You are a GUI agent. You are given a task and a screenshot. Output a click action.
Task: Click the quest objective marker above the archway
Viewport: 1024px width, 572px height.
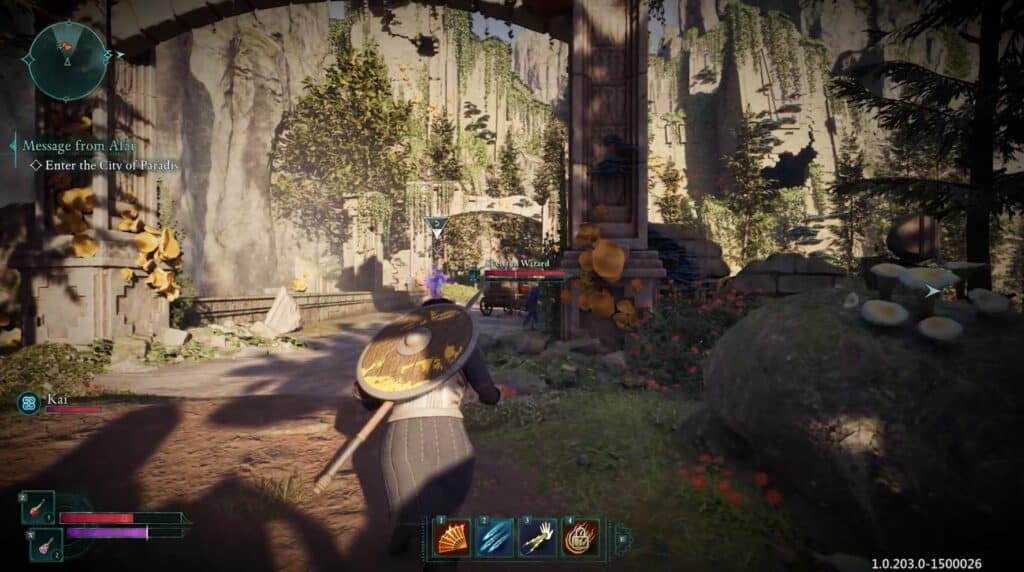click(436, 226)
